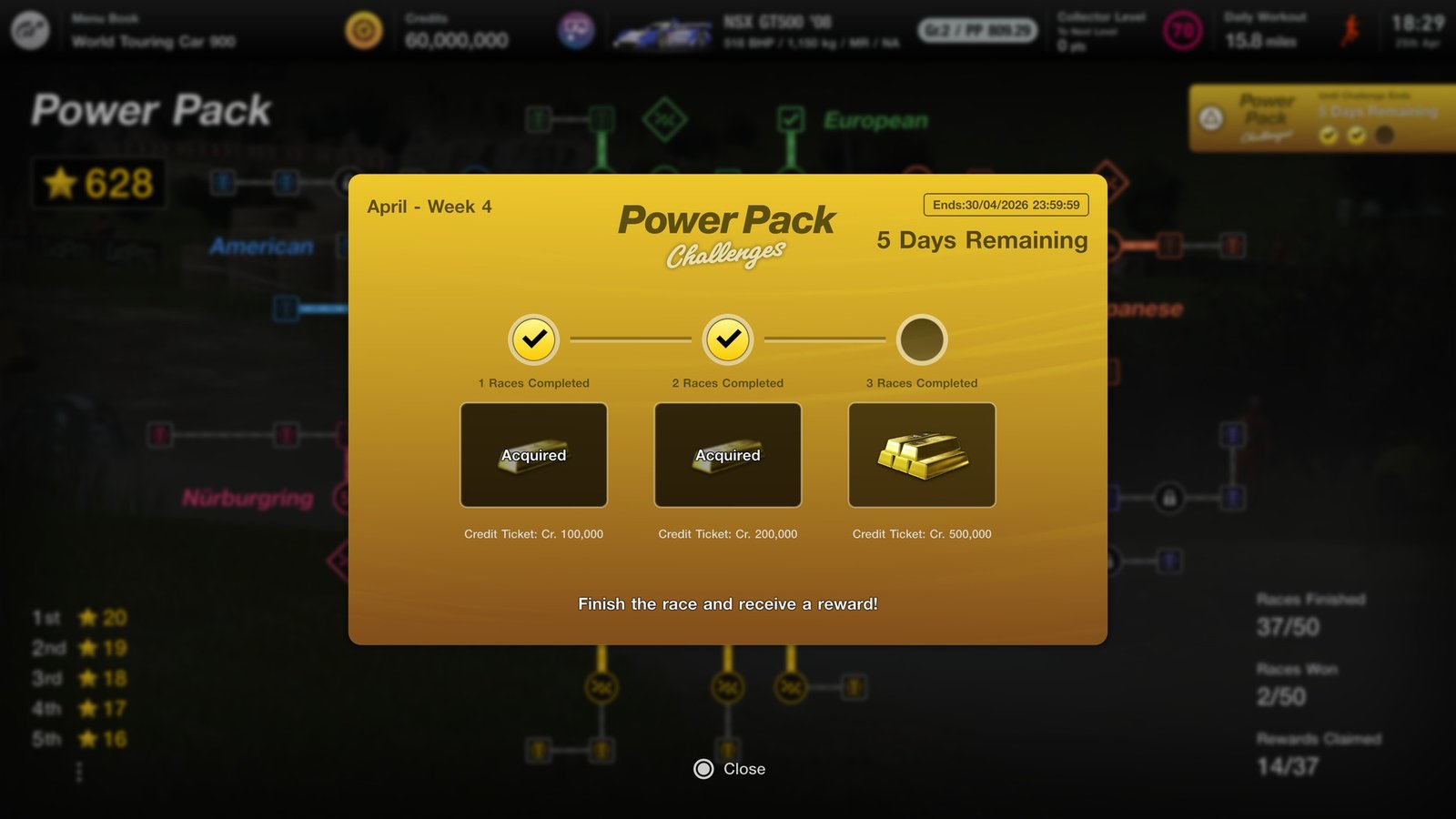
Task: Click the gold bars reward image
Action: (x=921, y=454)
